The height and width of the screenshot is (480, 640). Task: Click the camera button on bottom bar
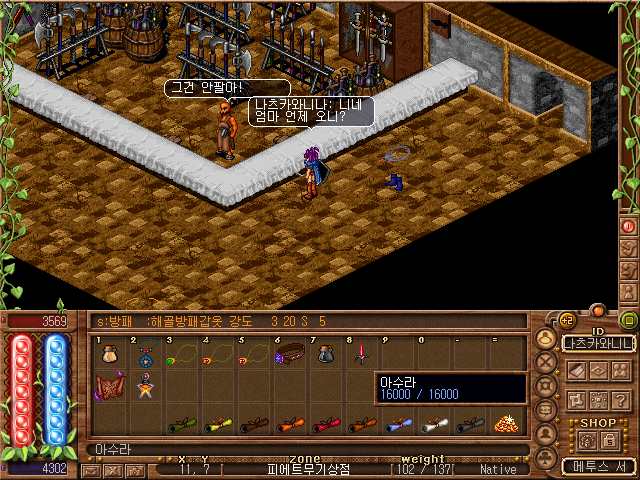click(x=137, y=469)
